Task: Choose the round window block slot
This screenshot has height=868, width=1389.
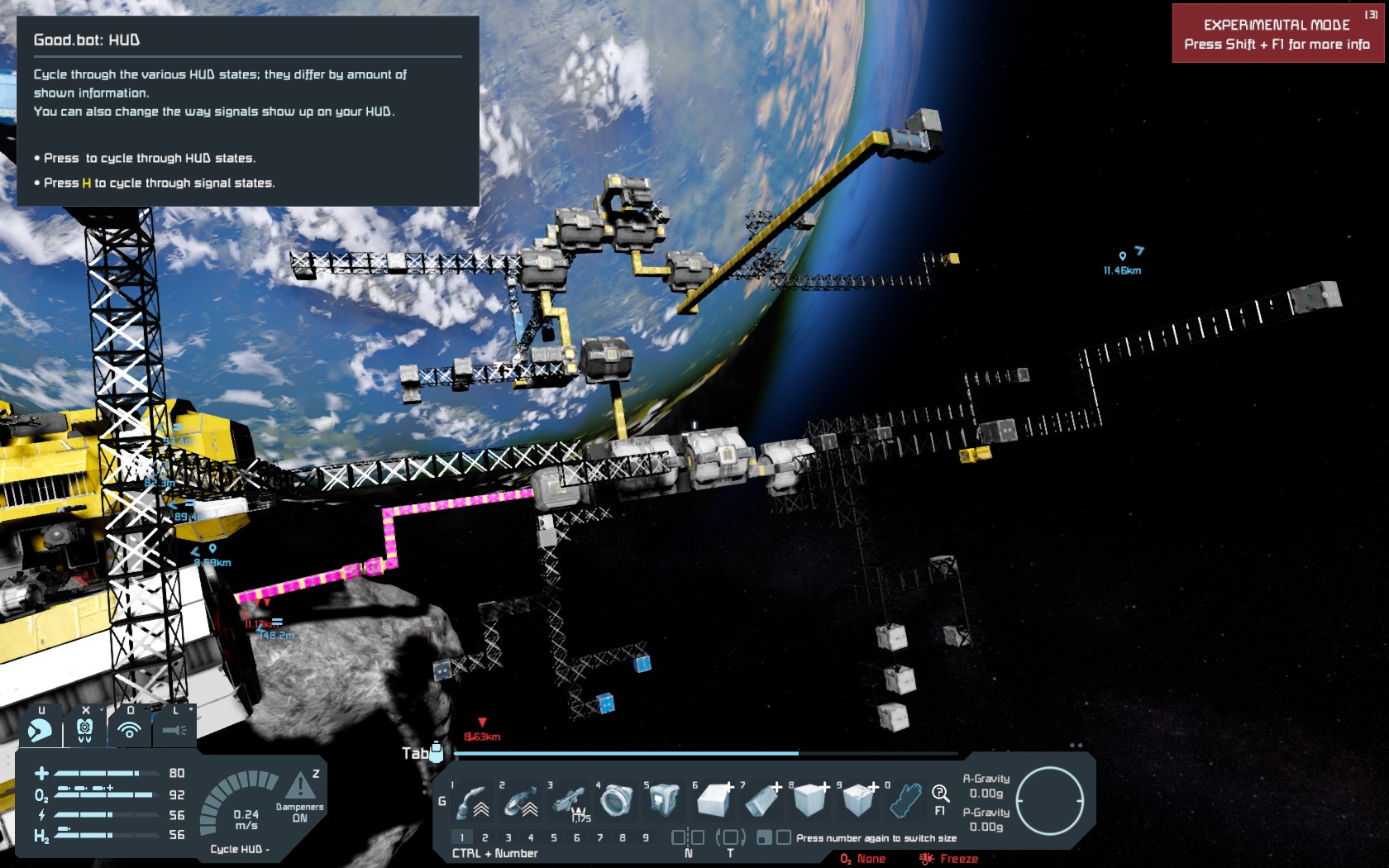Action: (x=617, y=800)
